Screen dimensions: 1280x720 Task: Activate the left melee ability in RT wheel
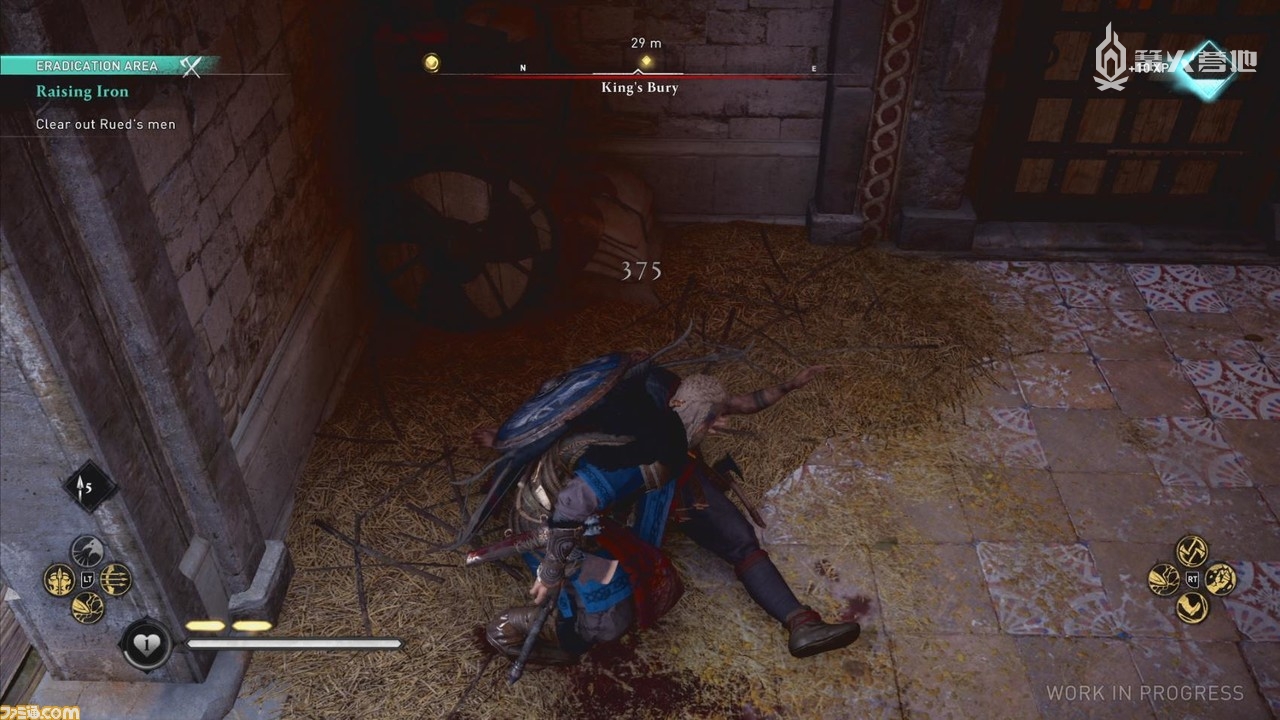tap(1164, 579)
